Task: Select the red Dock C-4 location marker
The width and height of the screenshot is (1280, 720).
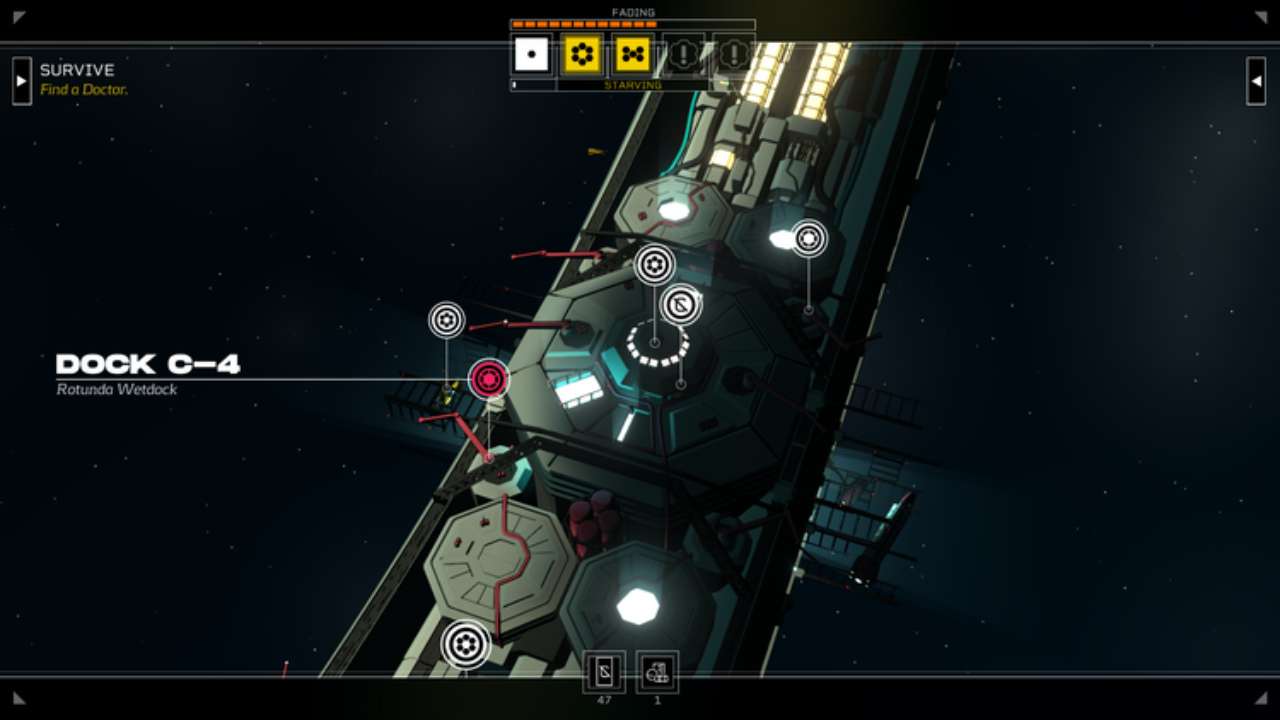Action: [489, 379]
